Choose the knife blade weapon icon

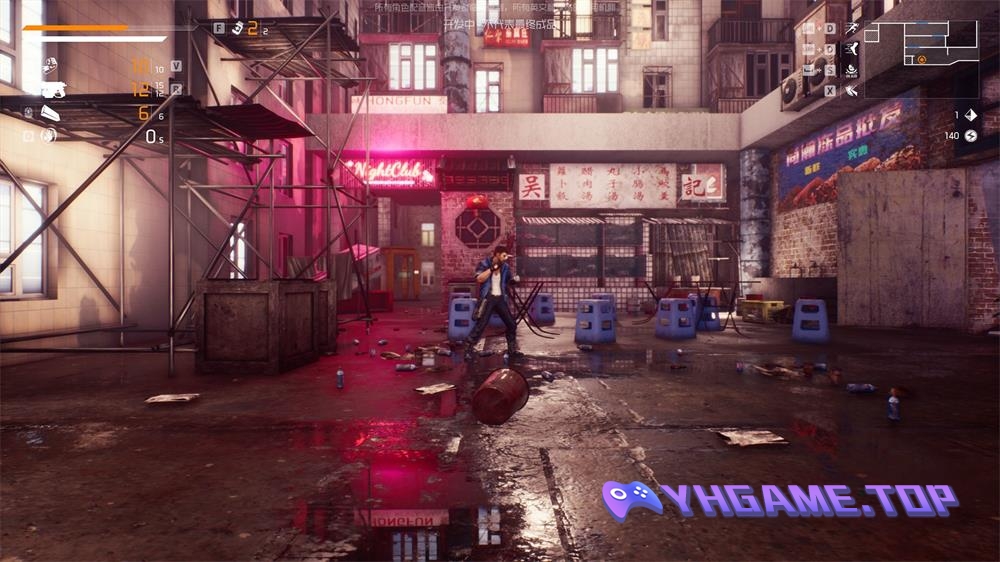coord(52,113)
